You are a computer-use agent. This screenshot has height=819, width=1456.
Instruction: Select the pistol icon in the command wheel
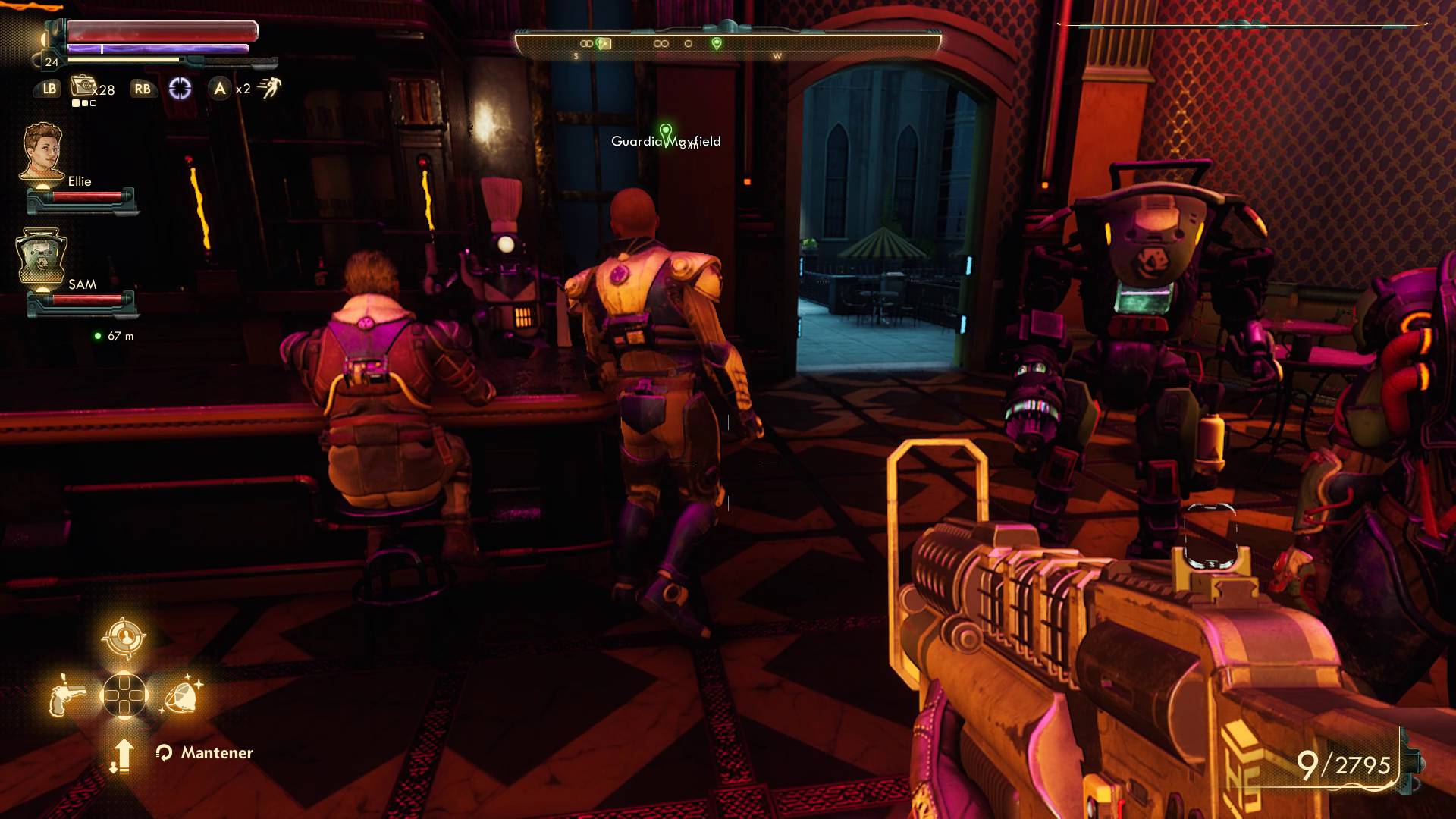tap(66, 696)
